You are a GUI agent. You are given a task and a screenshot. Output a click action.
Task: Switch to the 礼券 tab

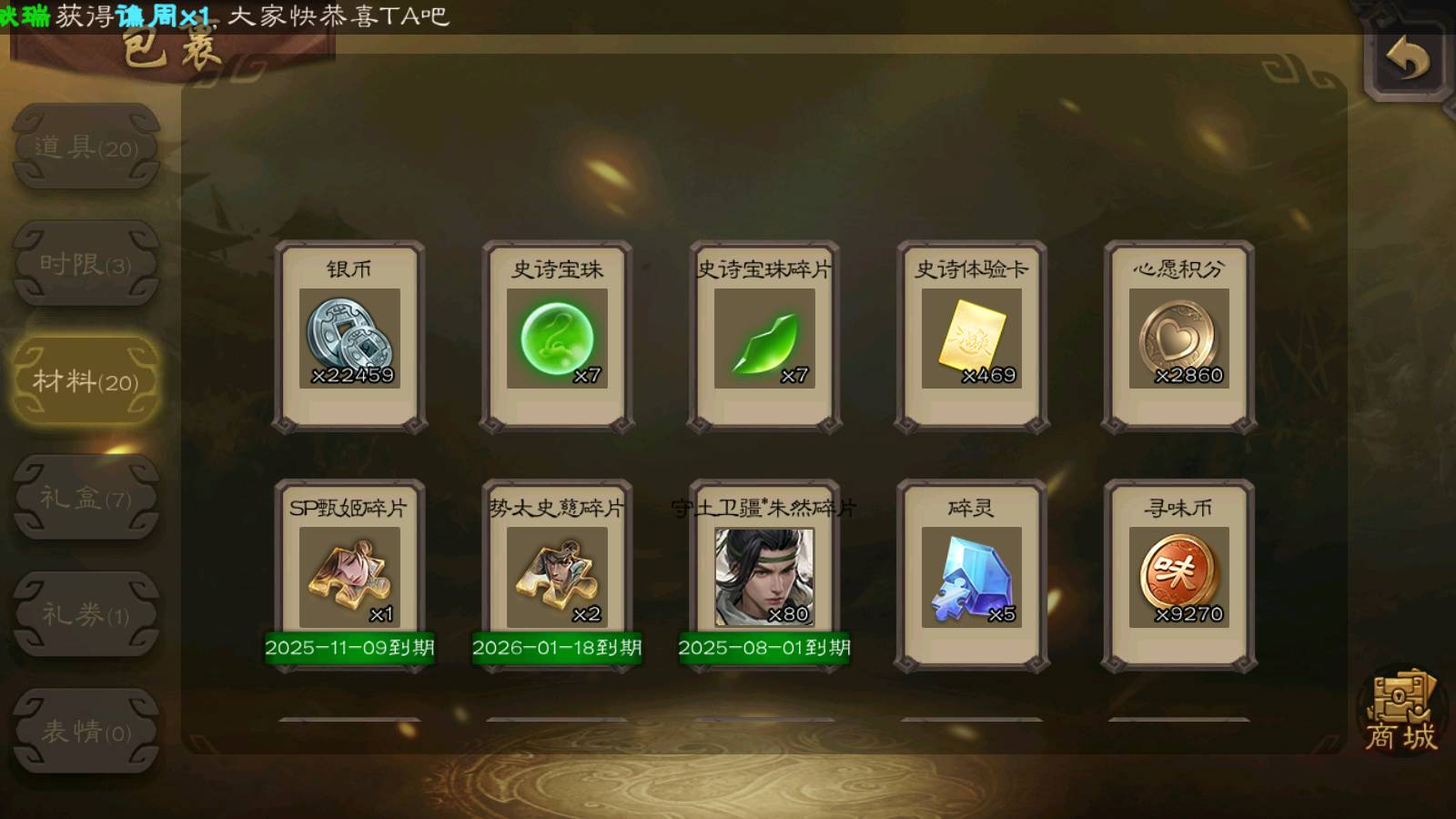click(86, 614)
